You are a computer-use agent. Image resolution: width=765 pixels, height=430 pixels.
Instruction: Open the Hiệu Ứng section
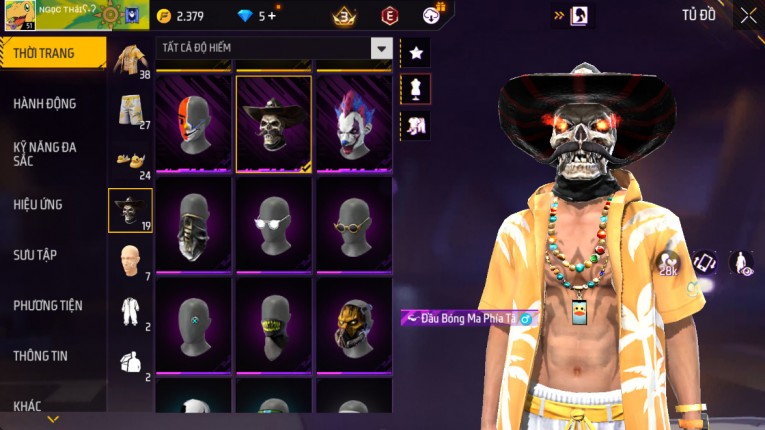point(38,205)
